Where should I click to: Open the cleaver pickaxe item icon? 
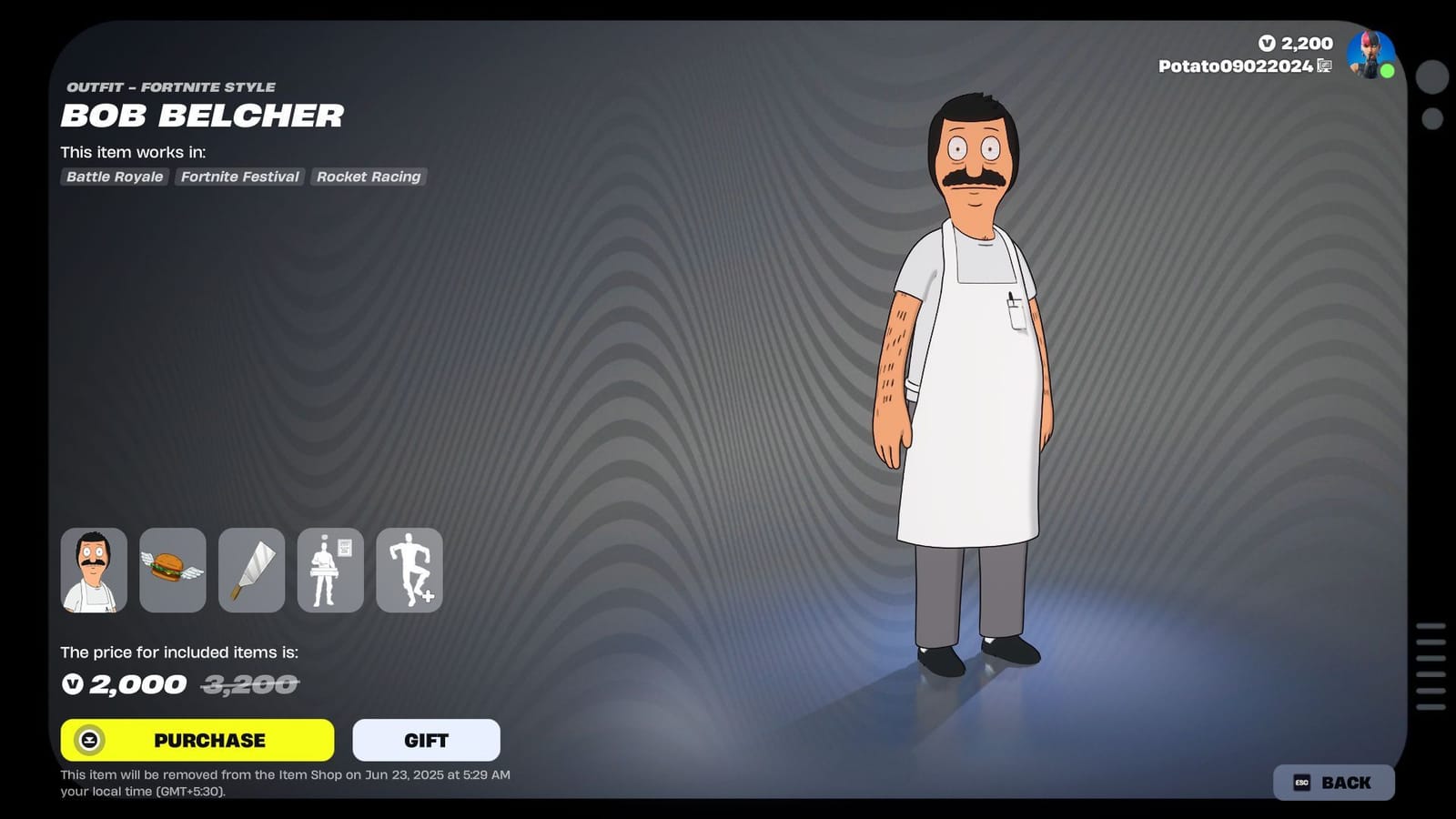pos(251,571)
